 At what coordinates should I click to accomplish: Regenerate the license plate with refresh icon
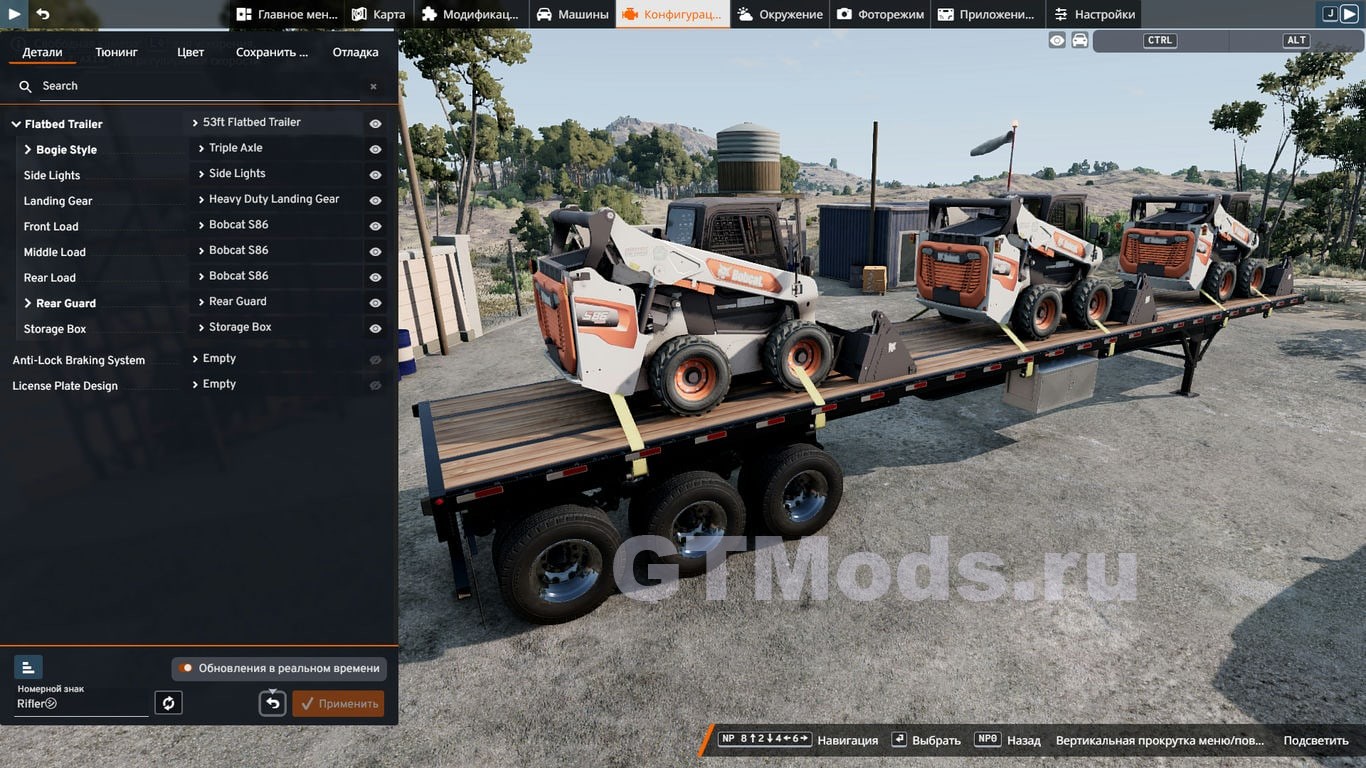168,703
